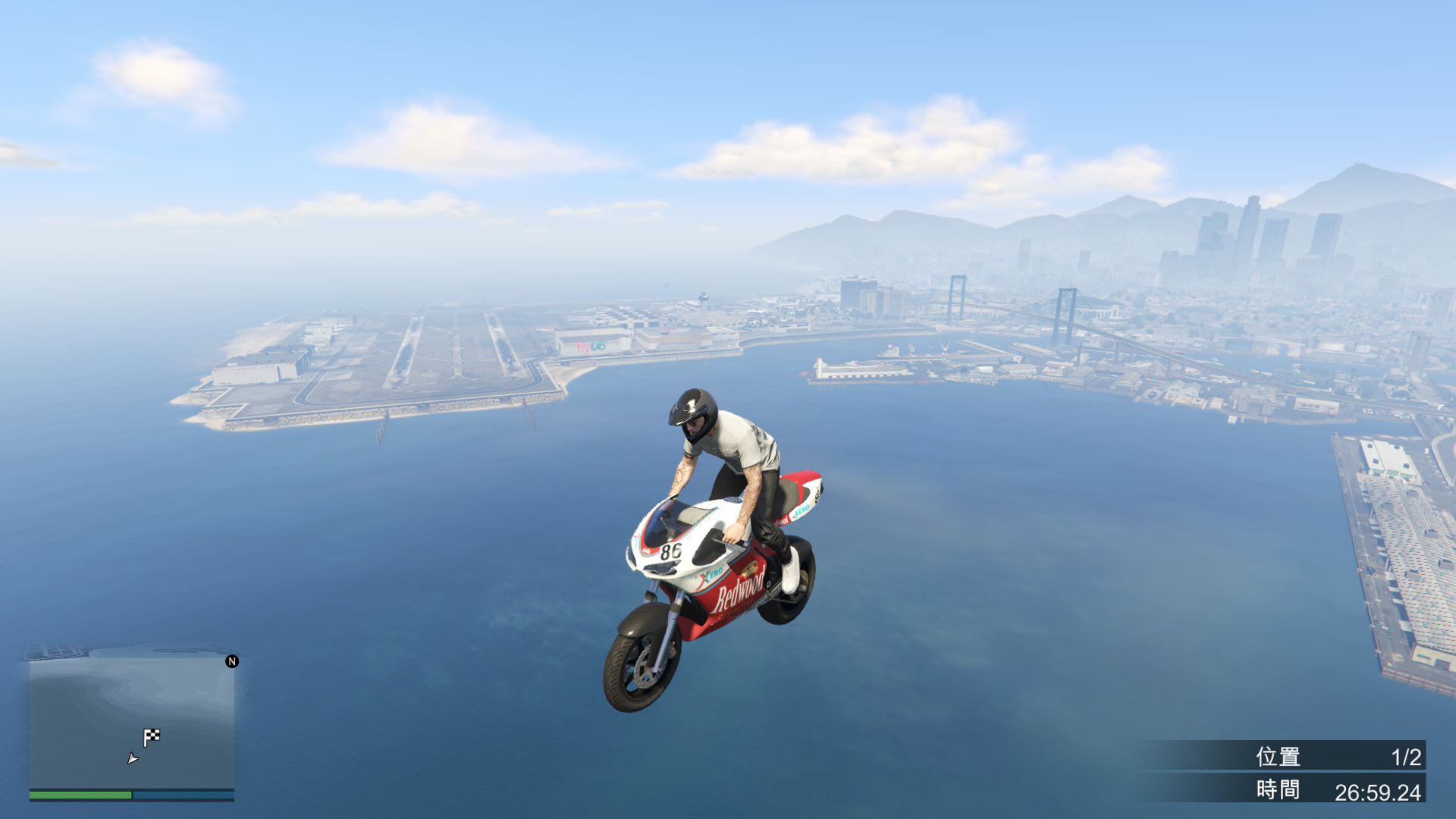Click the player arrow on the minimap
The image size is (1456, 819).
(x=133, y=758)
